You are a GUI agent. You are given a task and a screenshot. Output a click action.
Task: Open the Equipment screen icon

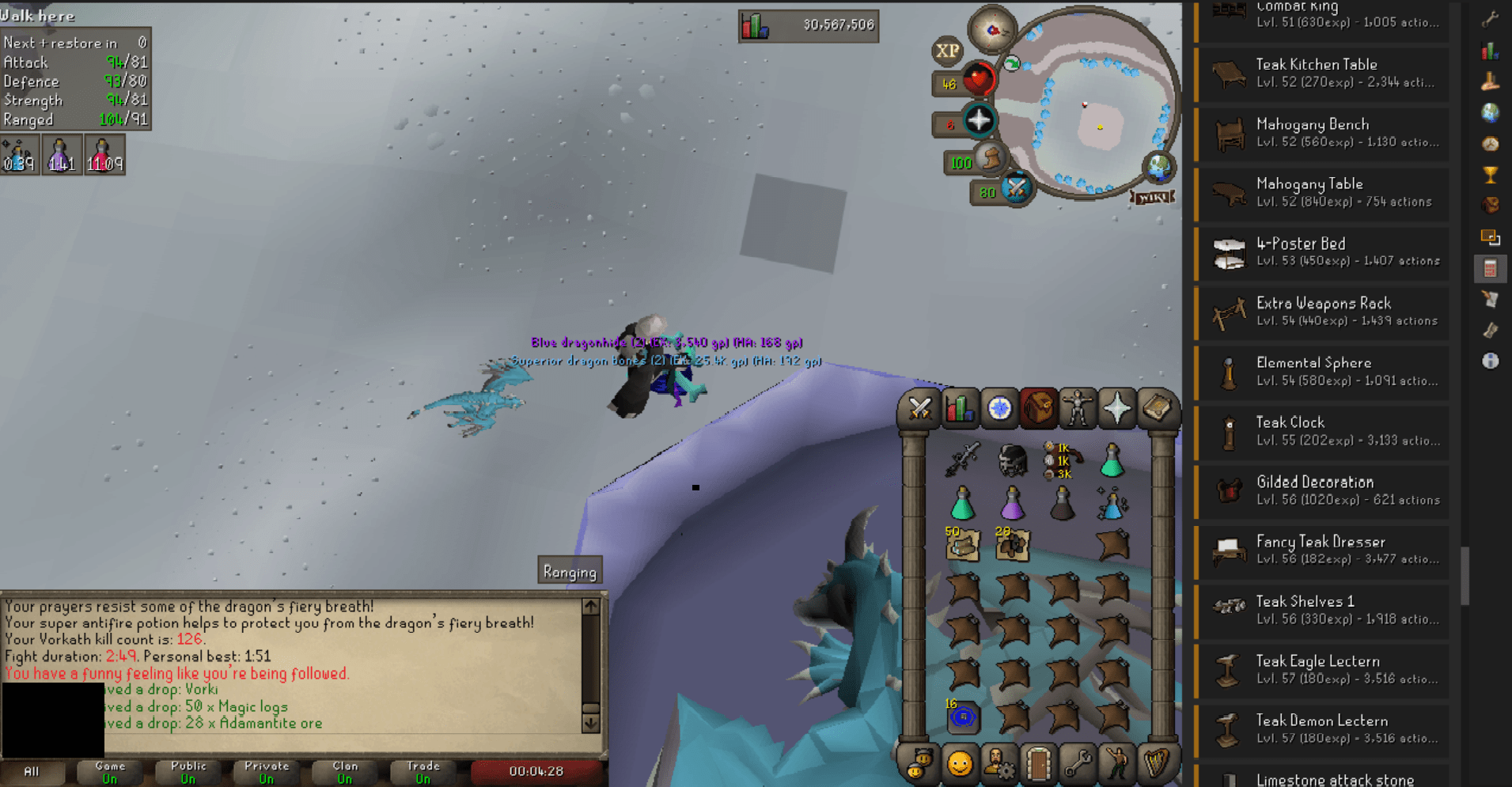(x=1078, y=409)
